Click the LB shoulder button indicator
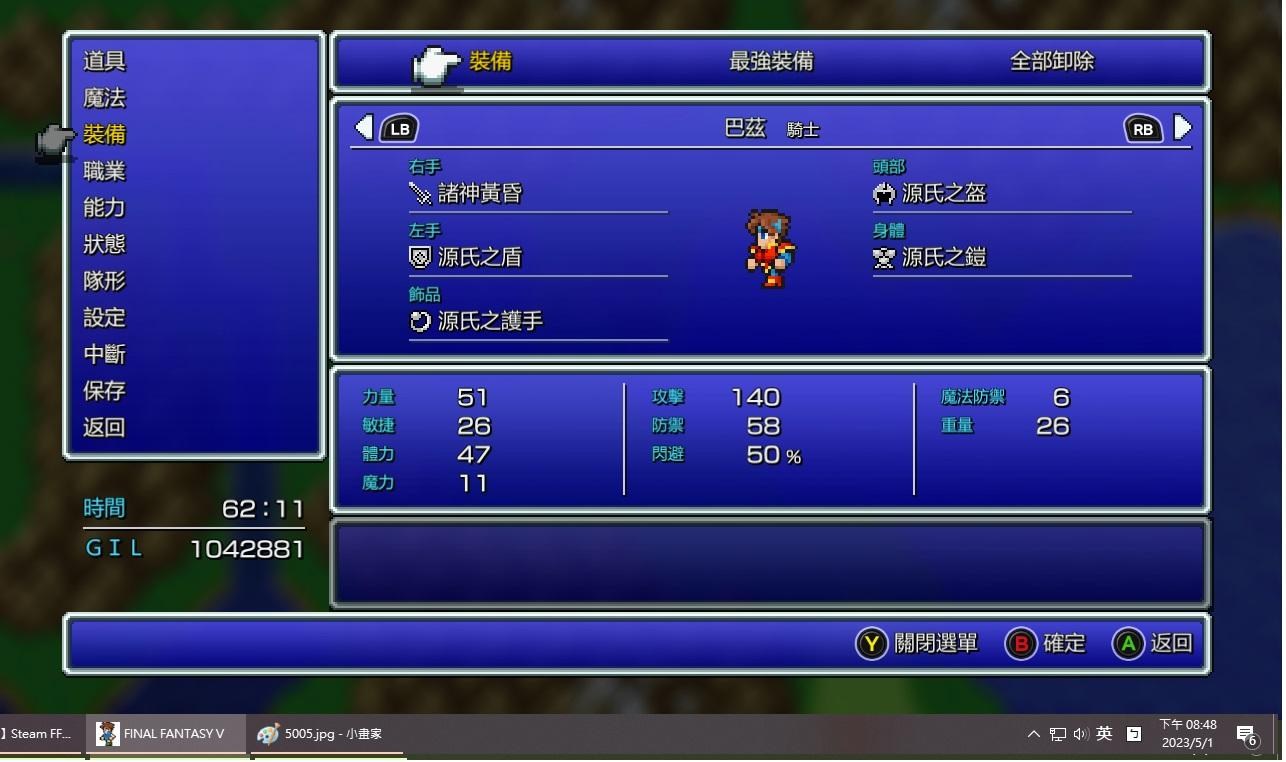The image size is (1286, 762). coord(399,128)
